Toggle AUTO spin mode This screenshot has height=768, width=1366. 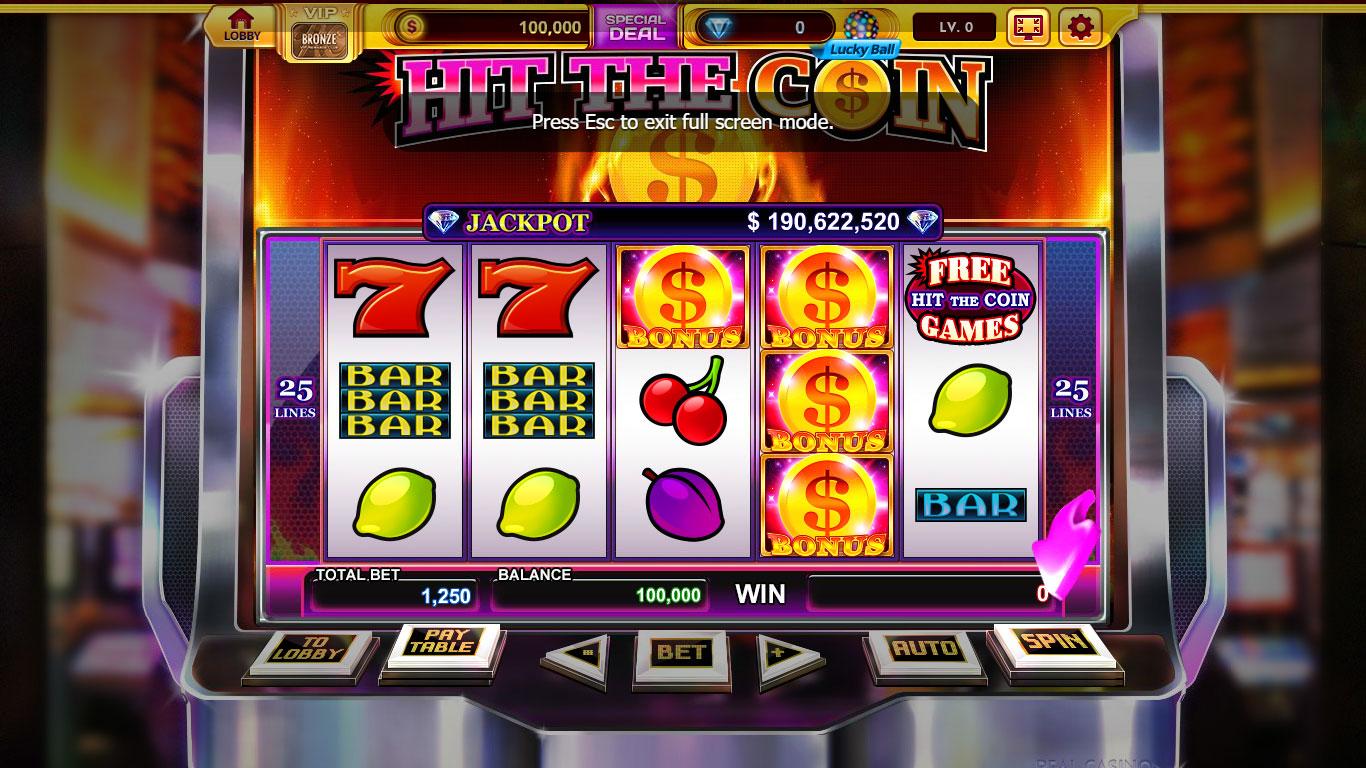[x=925, y=646]
